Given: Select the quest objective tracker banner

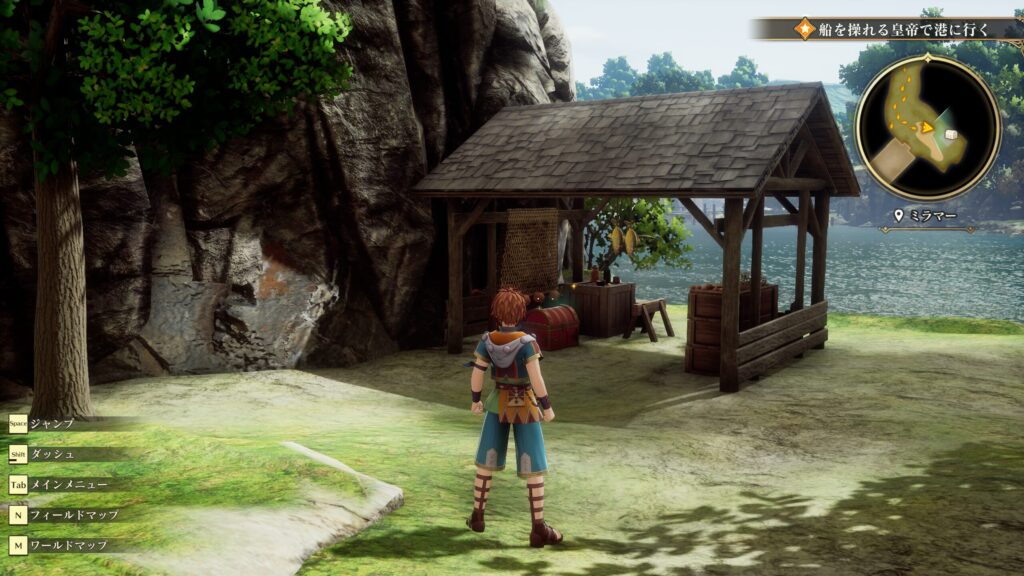Looking at the screenshot, I should (x=889, y=28).
